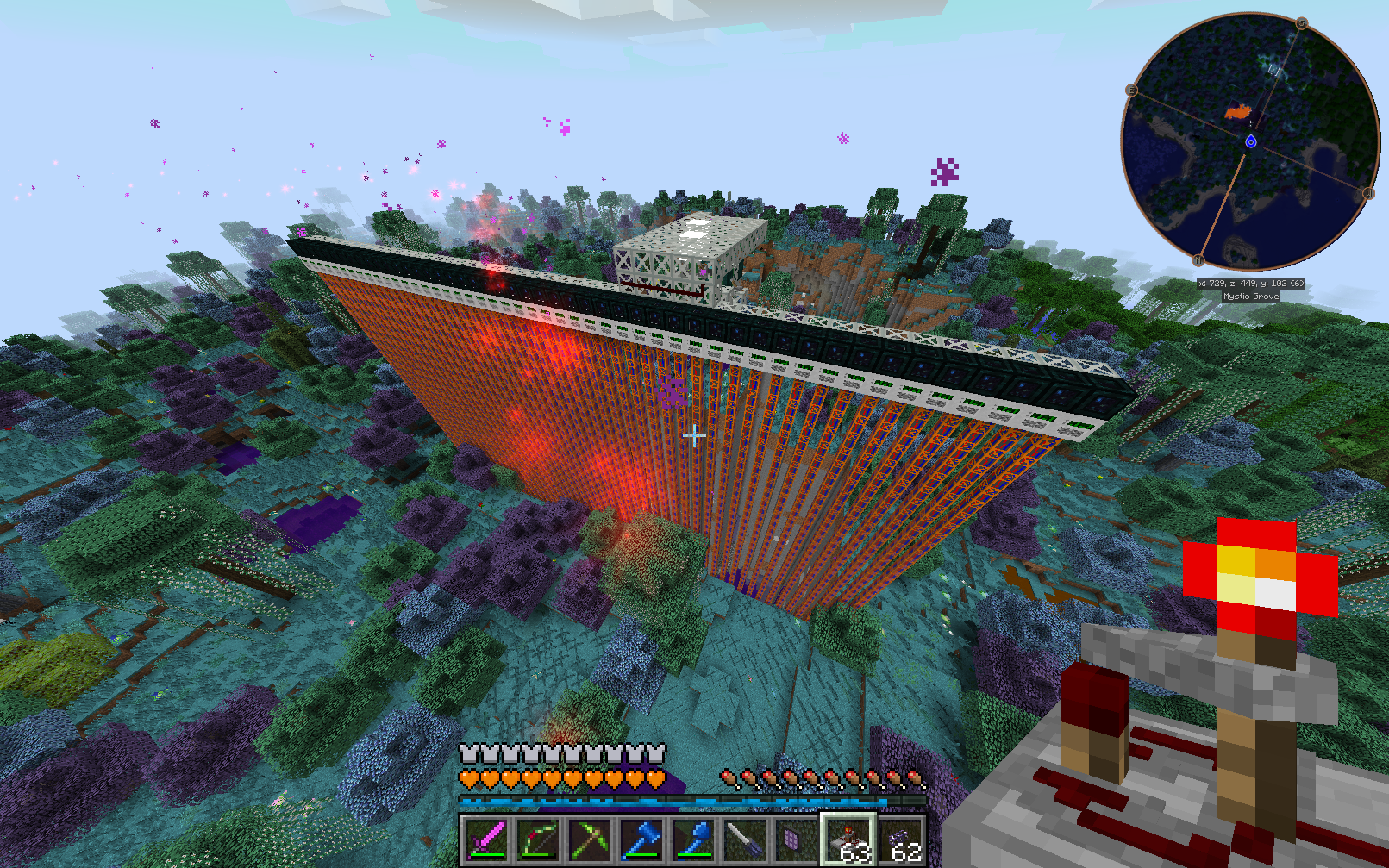
Task: Select the redstone comparator stack of 63
Action: pos(848,840)
